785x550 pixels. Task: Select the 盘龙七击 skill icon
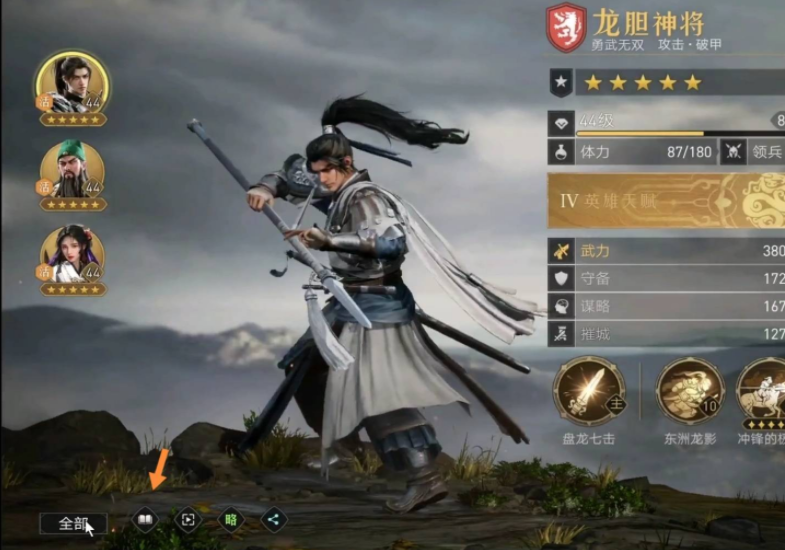589,391
